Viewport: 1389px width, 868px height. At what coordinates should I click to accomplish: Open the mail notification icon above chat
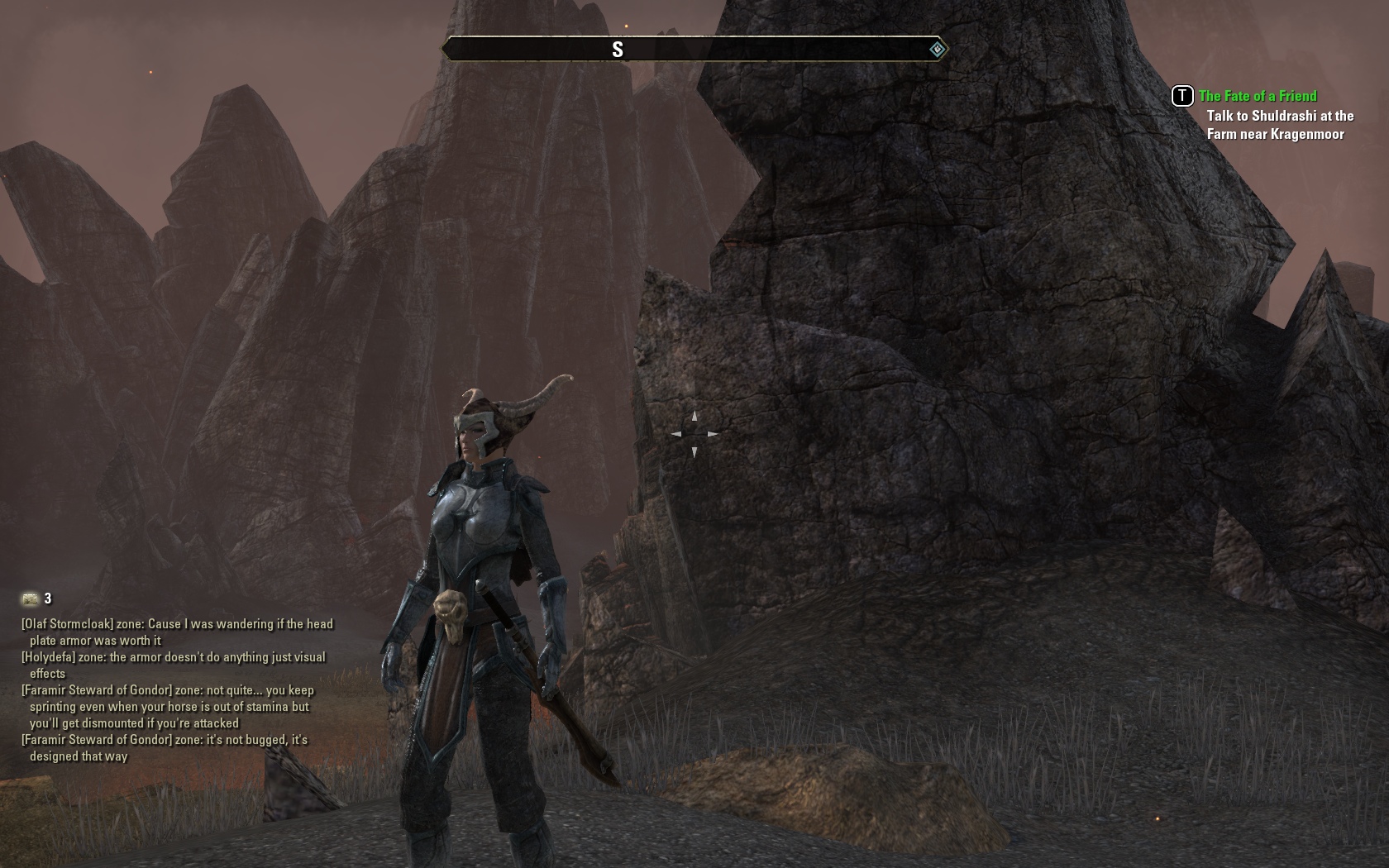31,599
